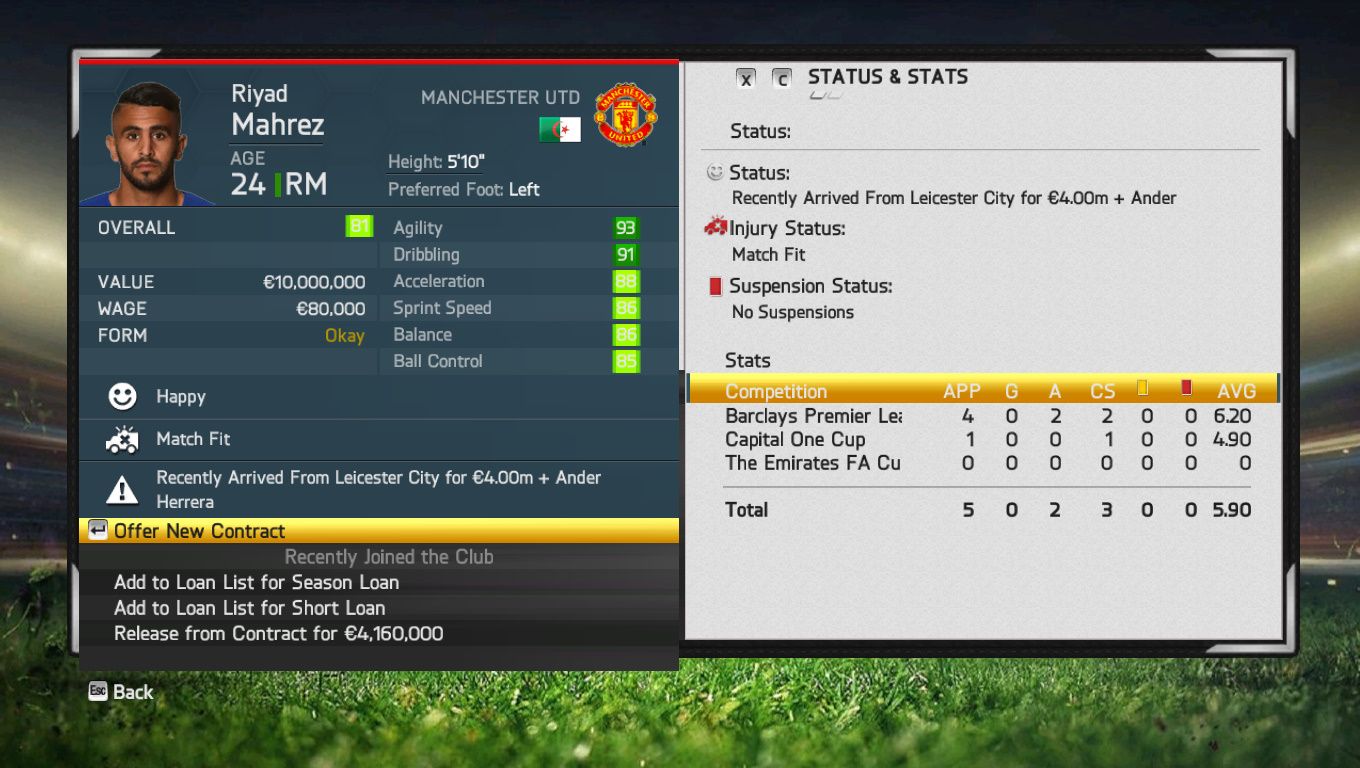Click Riyad Mahrez's player portrait

(x=146, y=140)
